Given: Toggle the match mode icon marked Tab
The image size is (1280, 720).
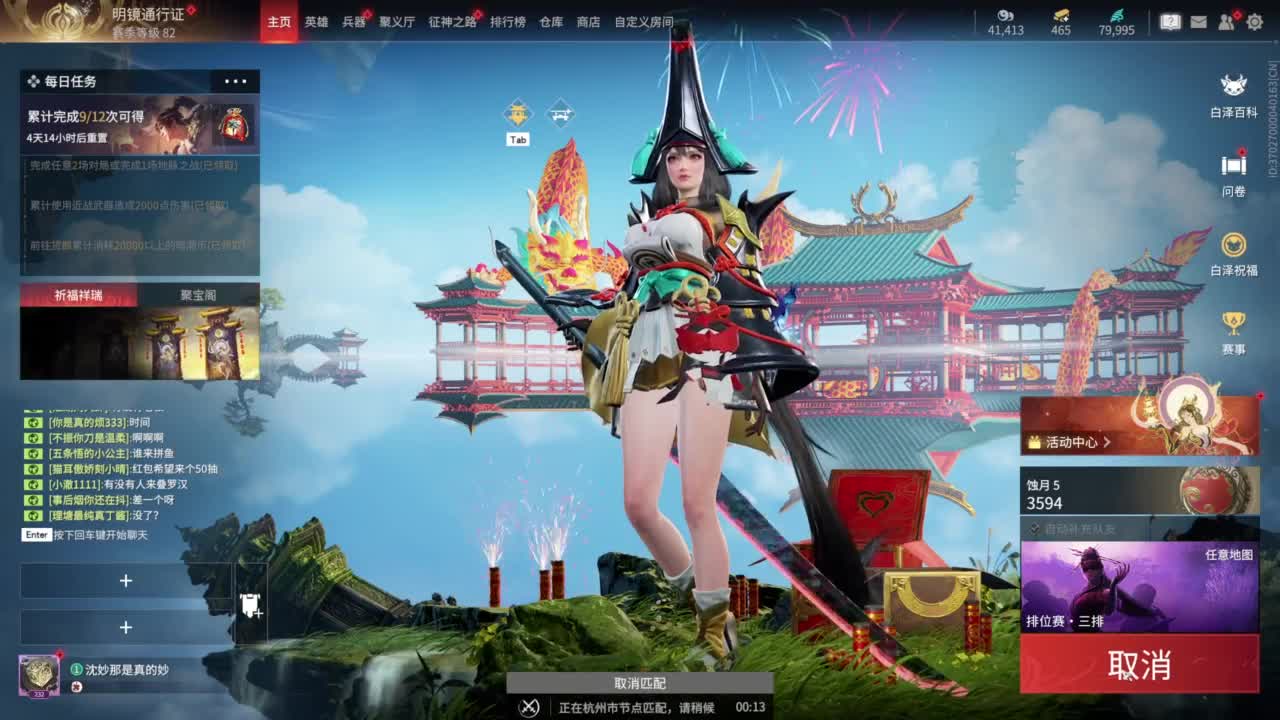Looking at the screenshot, I should coord(517,113).
